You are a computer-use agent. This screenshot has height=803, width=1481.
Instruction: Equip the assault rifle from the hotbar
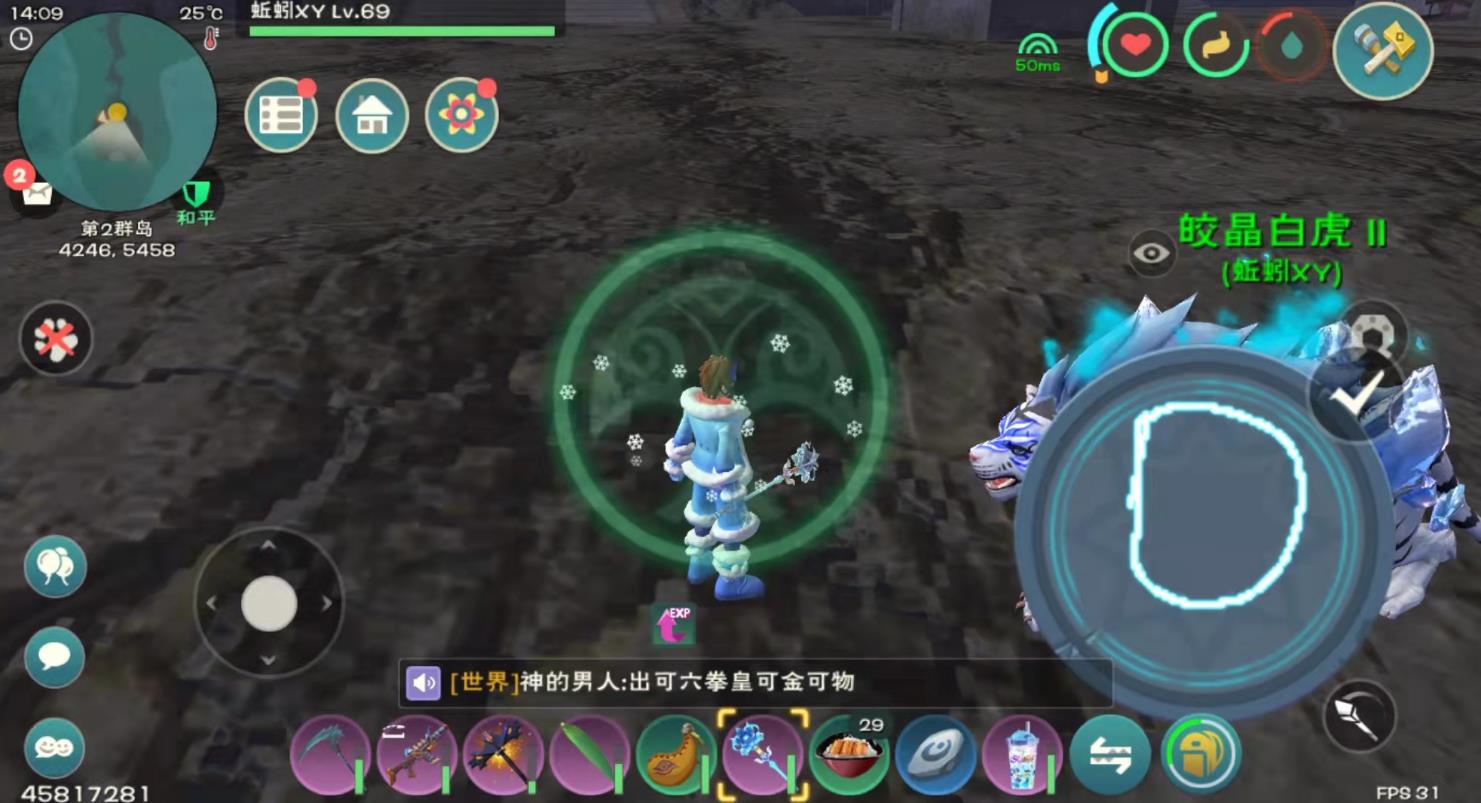tap(417, 755)
